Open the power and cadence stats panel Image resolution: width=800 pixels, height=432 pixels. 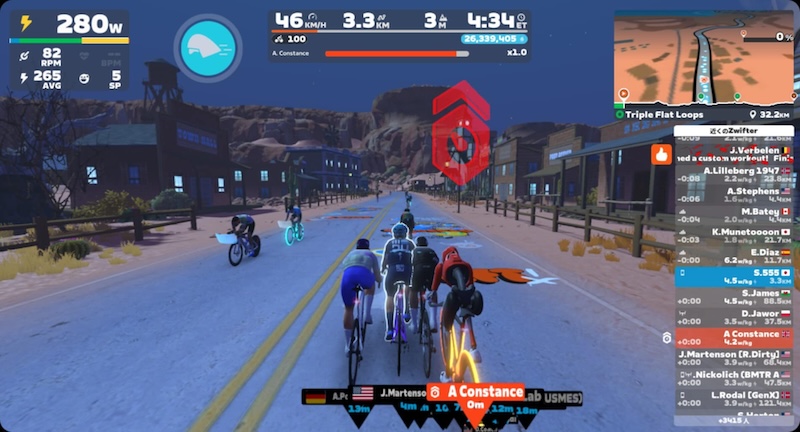click(68, 48)
